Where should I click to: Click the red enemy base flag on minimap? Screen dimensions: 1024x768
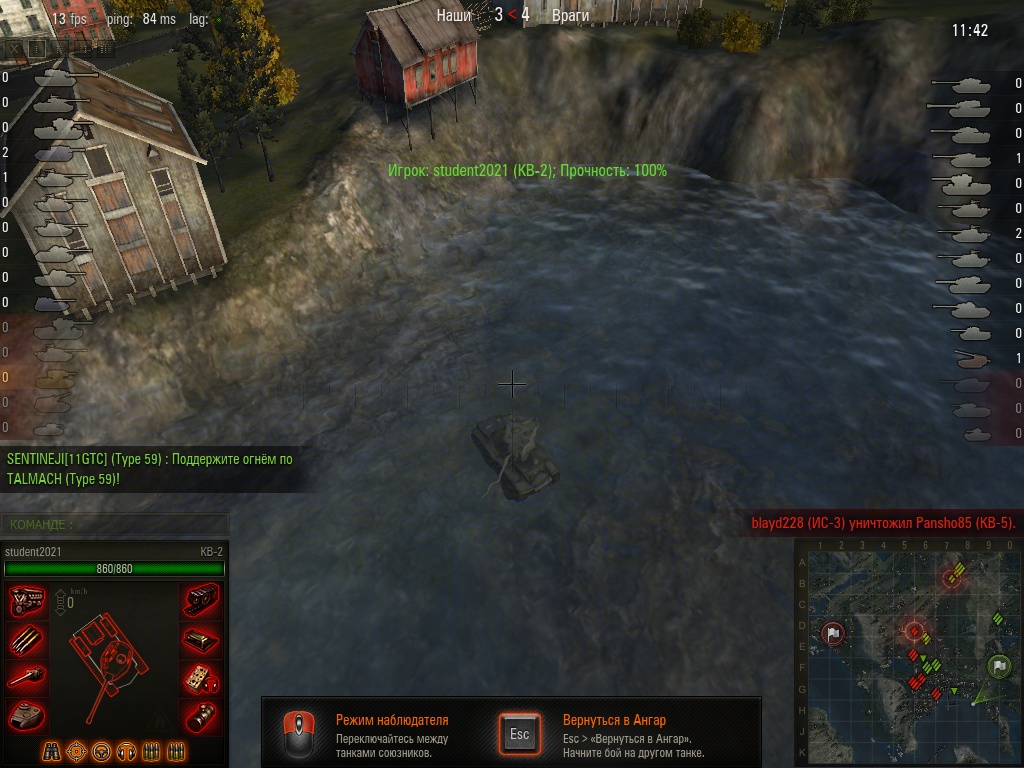tap(833, 633)
